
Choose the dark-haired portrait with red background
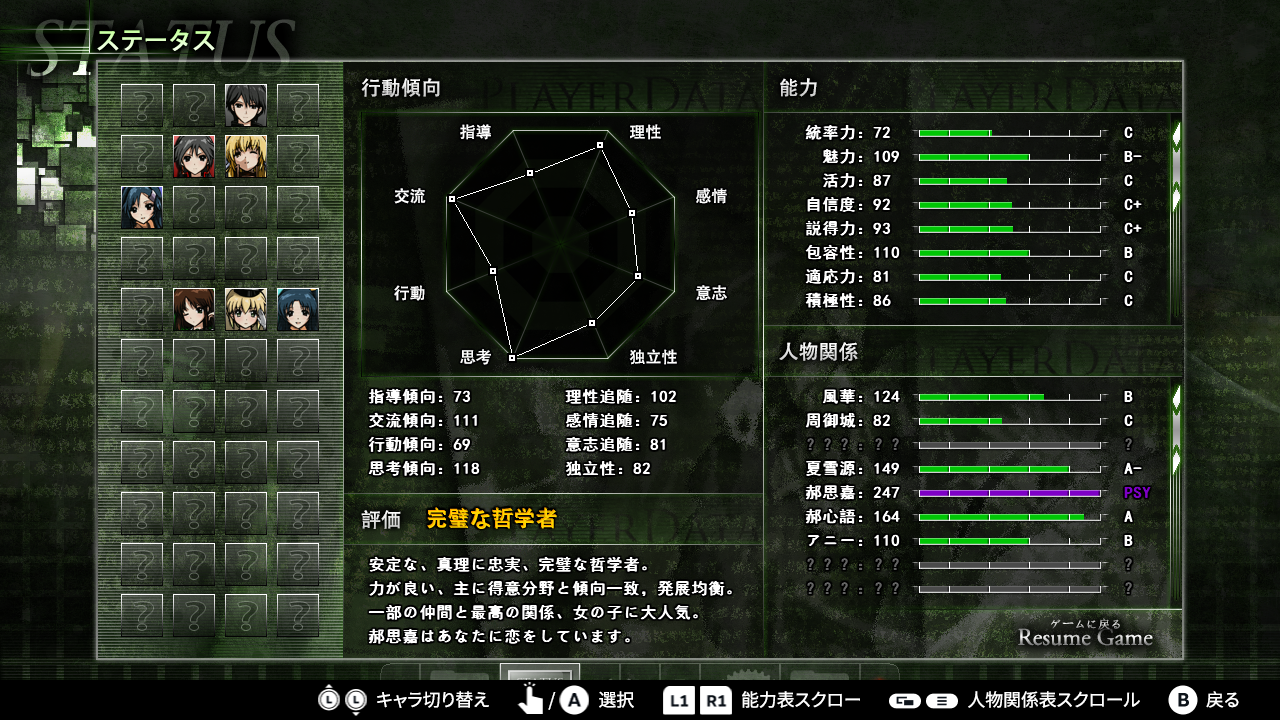tap(194, 156)
